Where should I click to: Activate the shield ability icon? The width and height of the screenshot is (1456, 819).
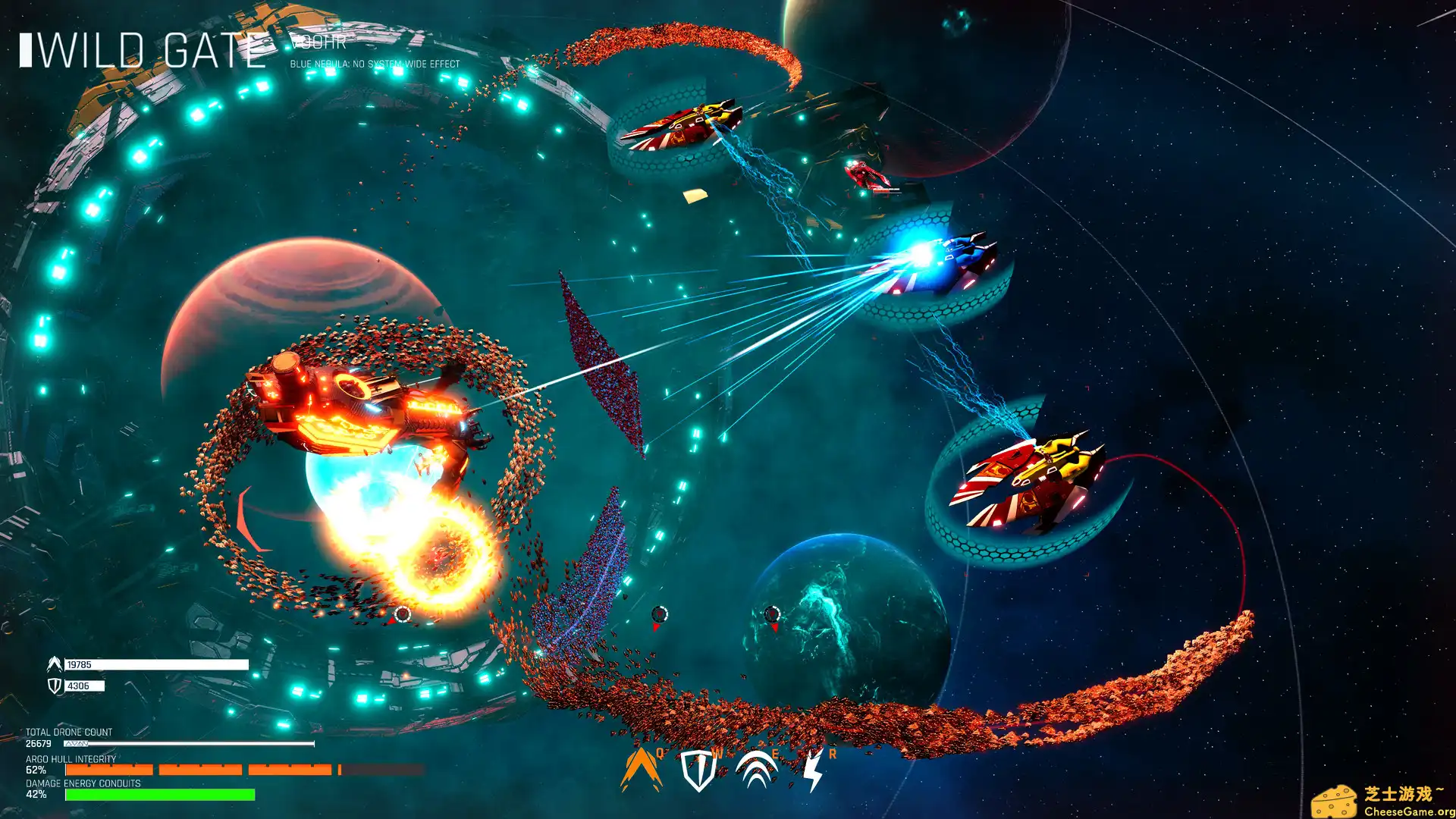pyautogui.click(x=698, y=770)
